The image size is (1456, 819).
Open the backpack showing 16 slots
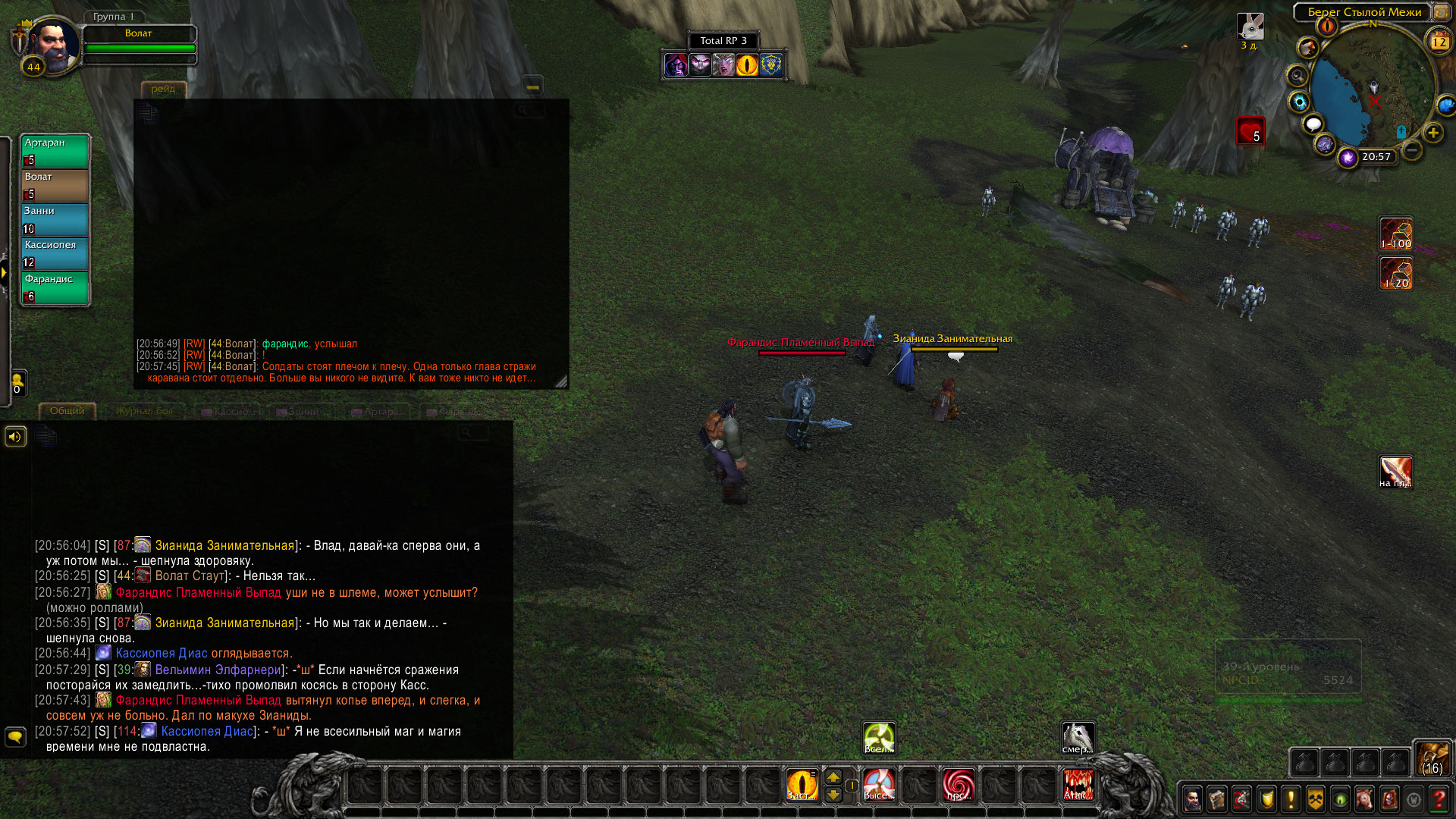click(1432, 758)
